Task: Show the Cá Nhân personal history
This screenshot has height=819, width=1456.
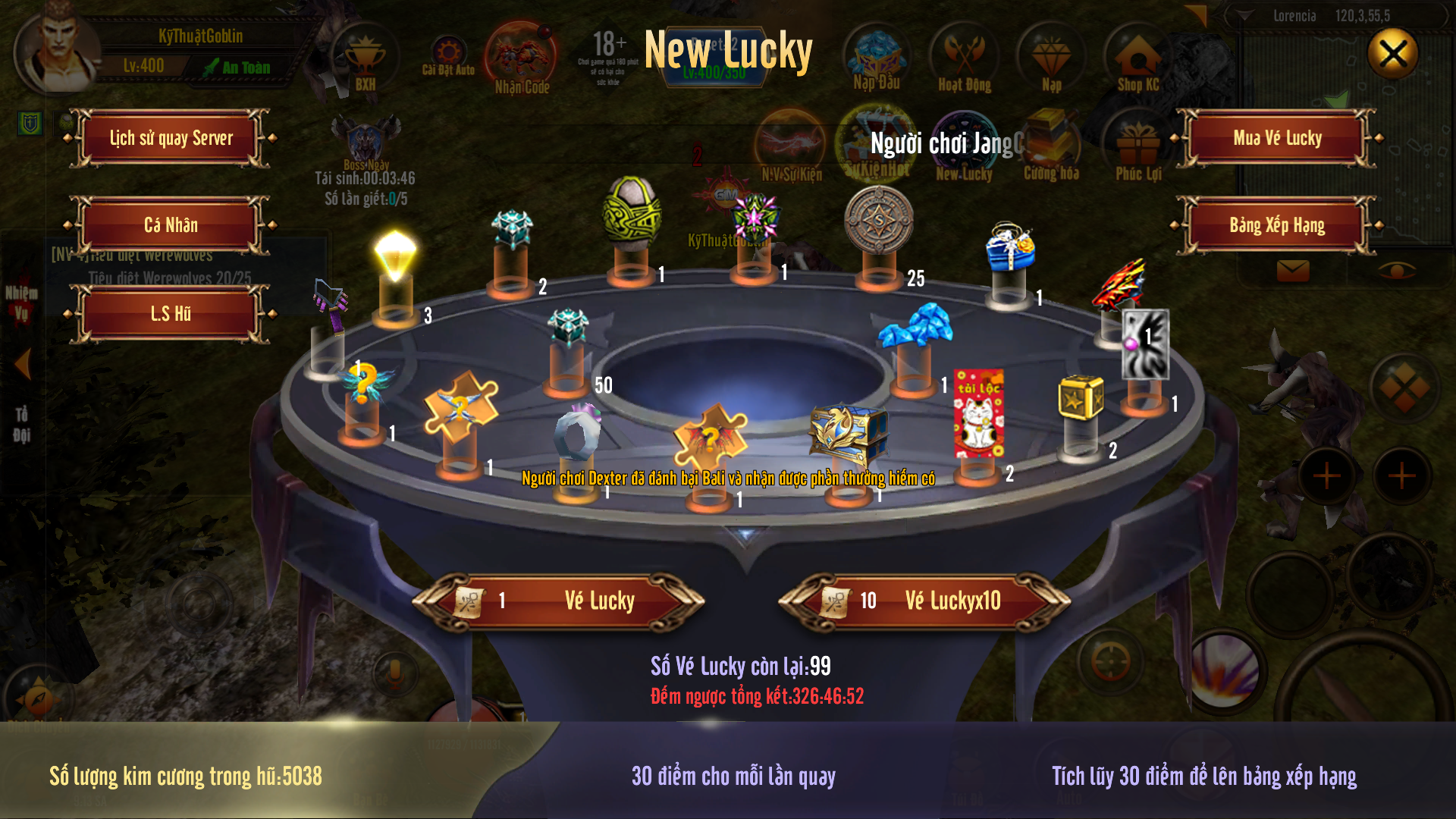Action: click(171, 225)
